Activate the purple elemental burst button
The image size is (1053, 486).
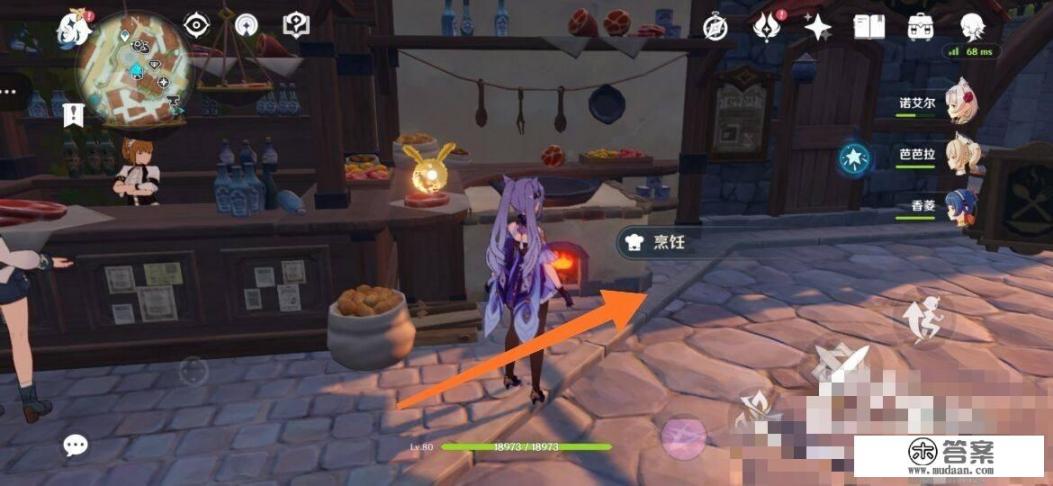tap(684, 436)
